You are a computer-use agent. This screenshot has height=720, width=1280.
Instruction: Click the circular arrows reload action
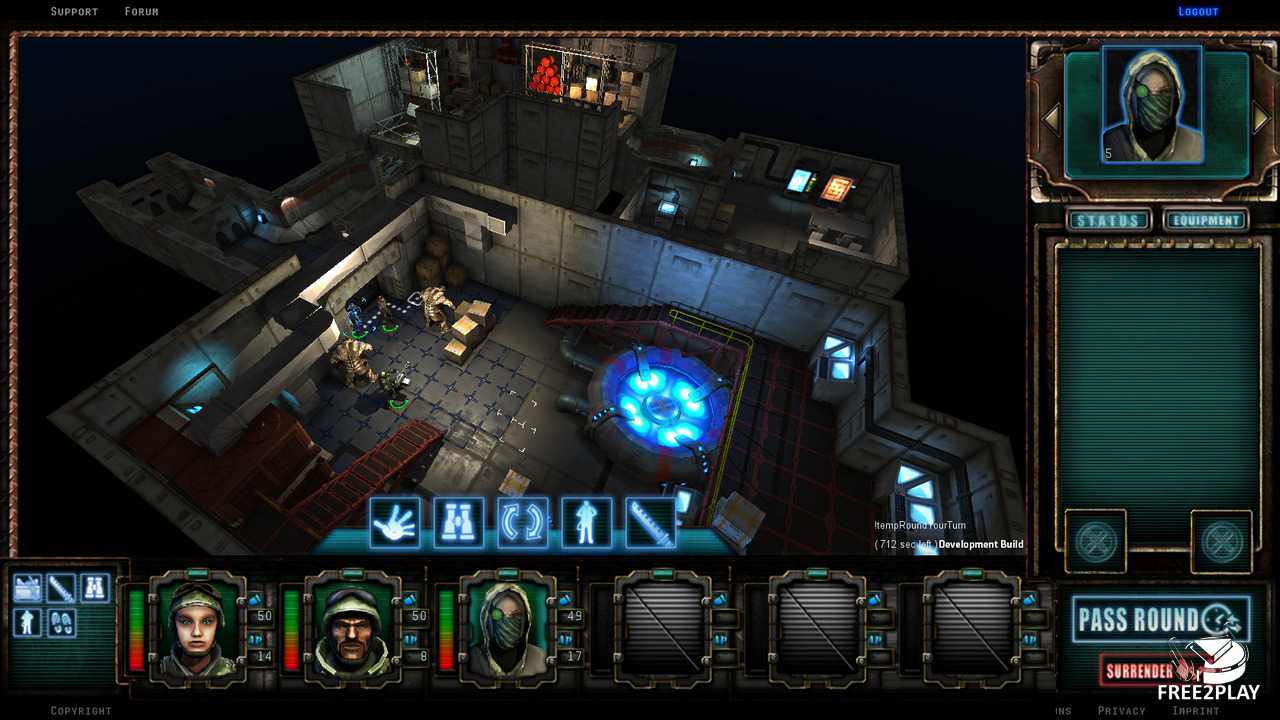click(522, 522)
